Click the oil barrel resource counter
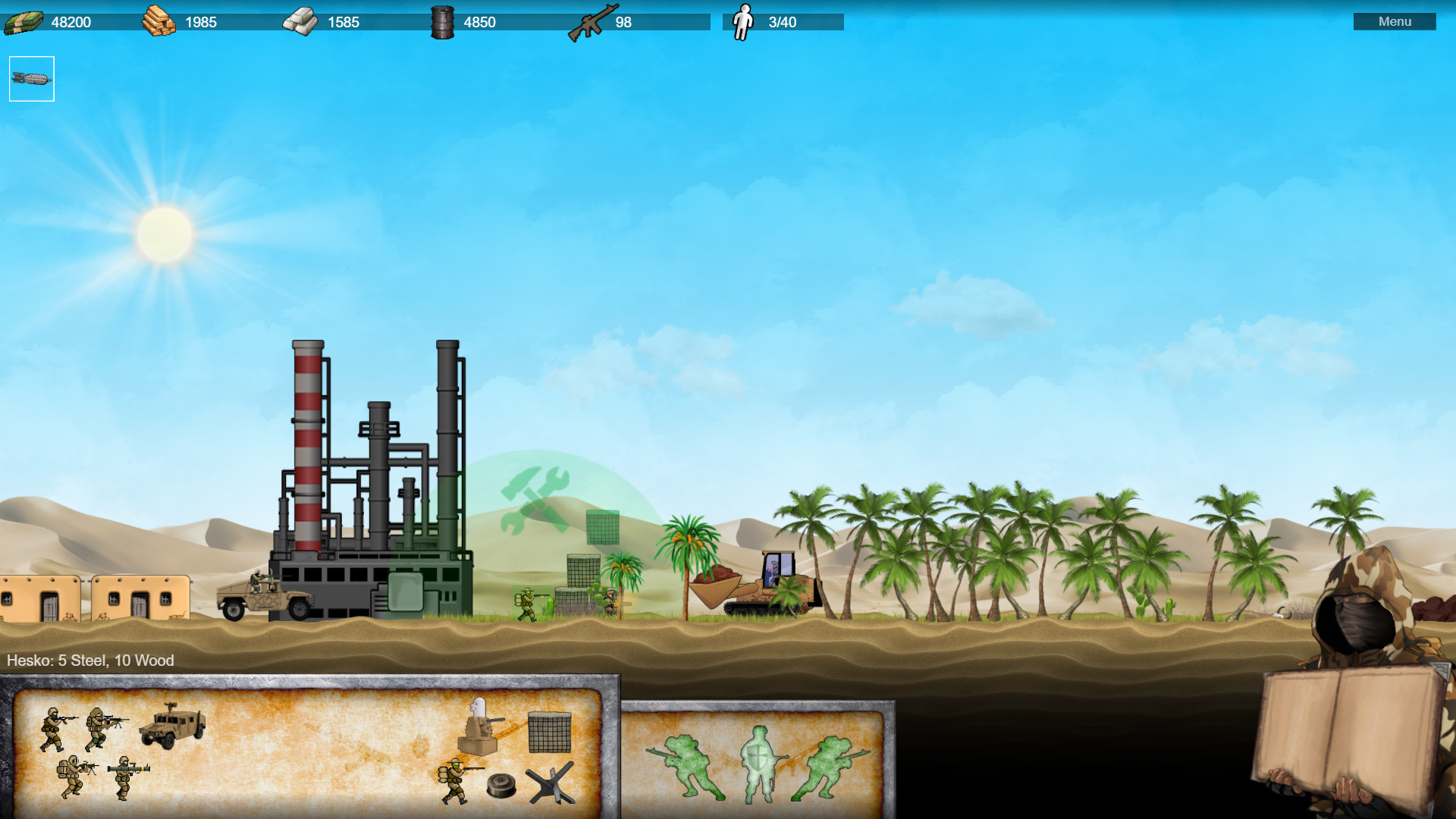Viewport: 1456px width, 819px height. (478, 22)
